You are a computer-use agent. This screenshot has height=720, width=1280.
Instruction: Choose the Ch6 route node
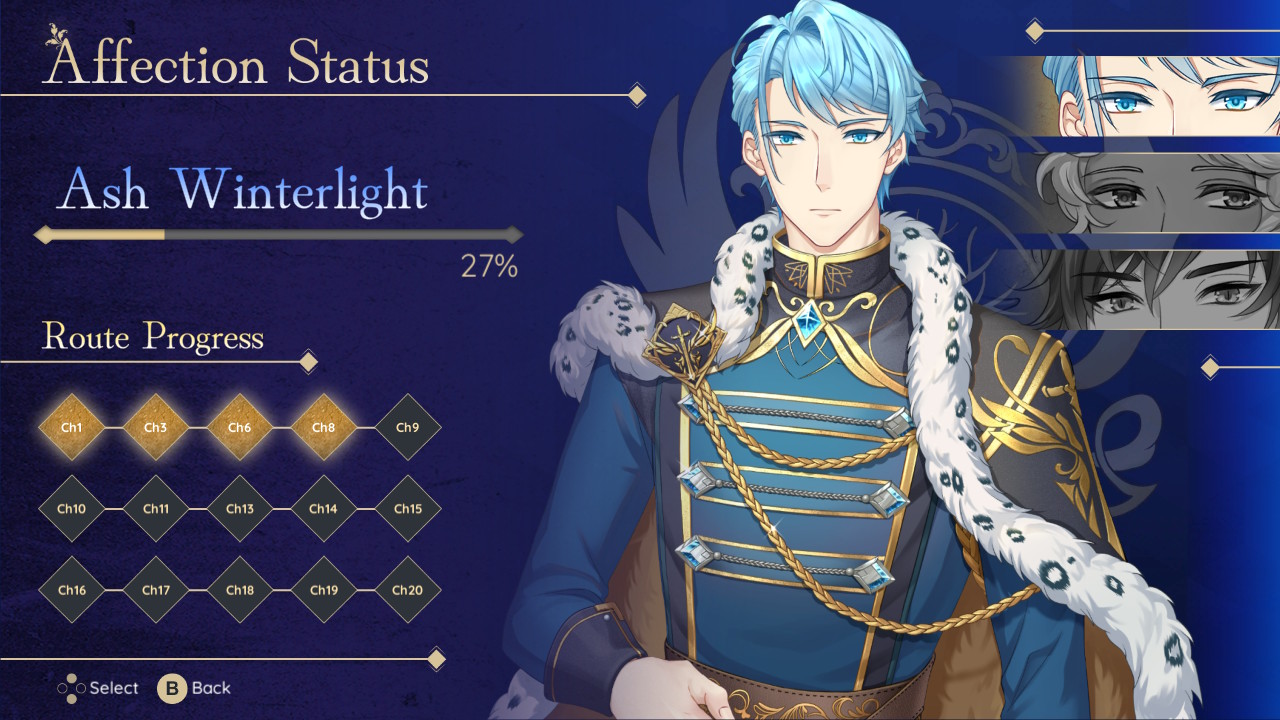[239, 428]
